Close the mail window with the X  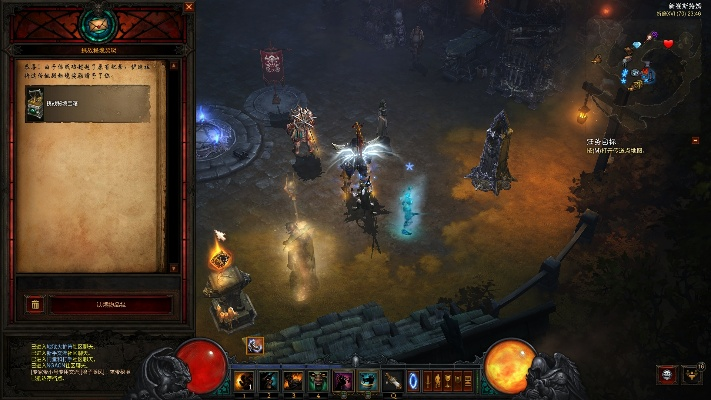(x=189, y=7)
